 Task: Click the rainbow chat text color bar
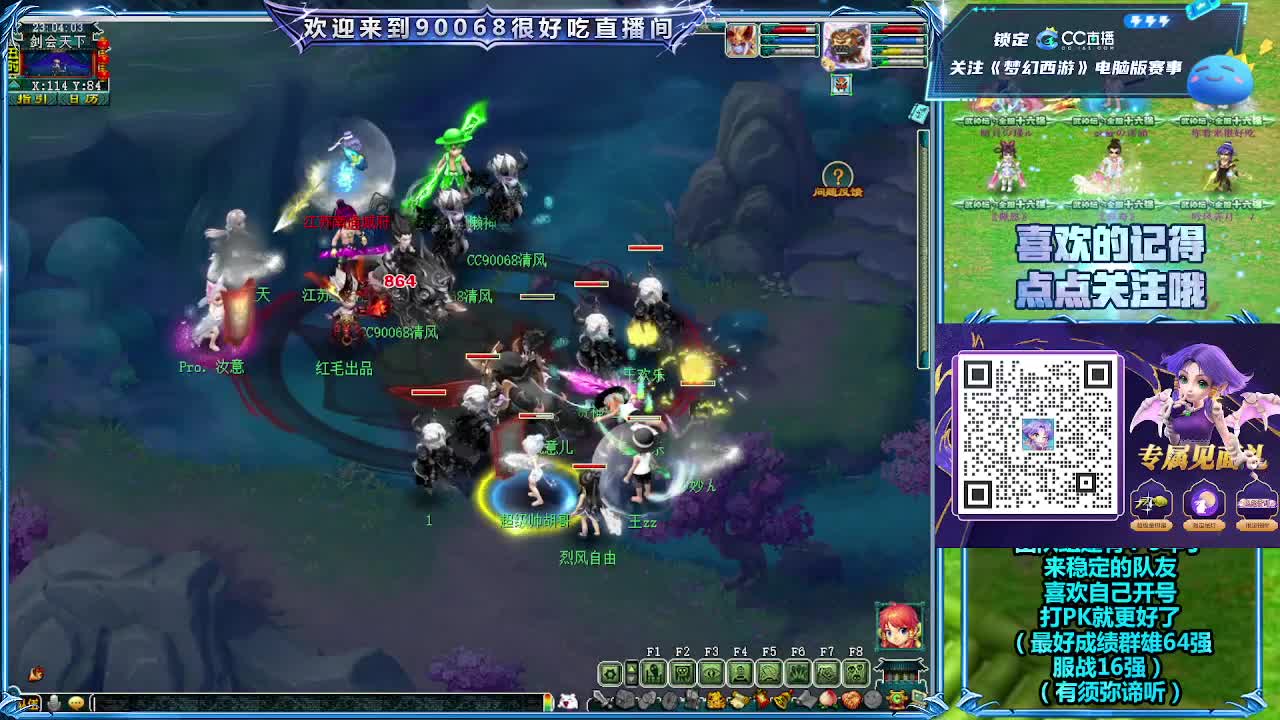pos(548,701)
